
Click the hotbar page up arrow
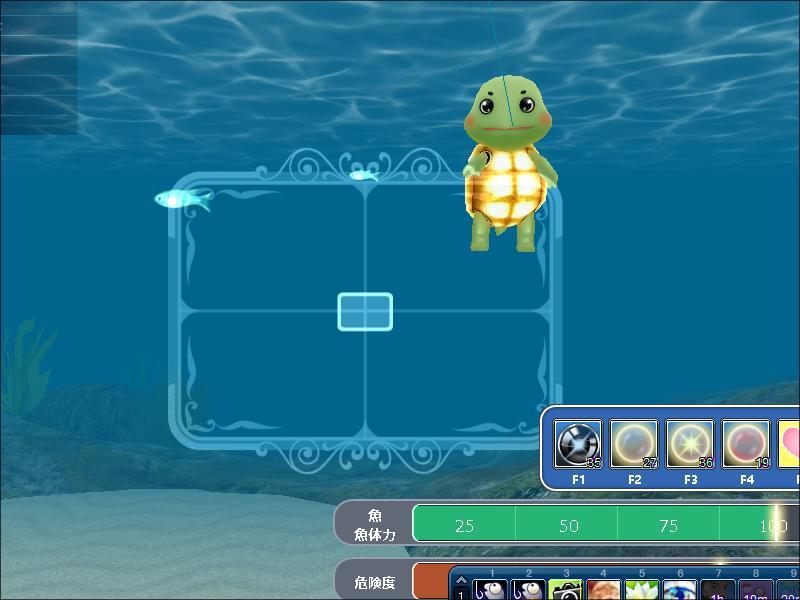(x=461, y=580)
